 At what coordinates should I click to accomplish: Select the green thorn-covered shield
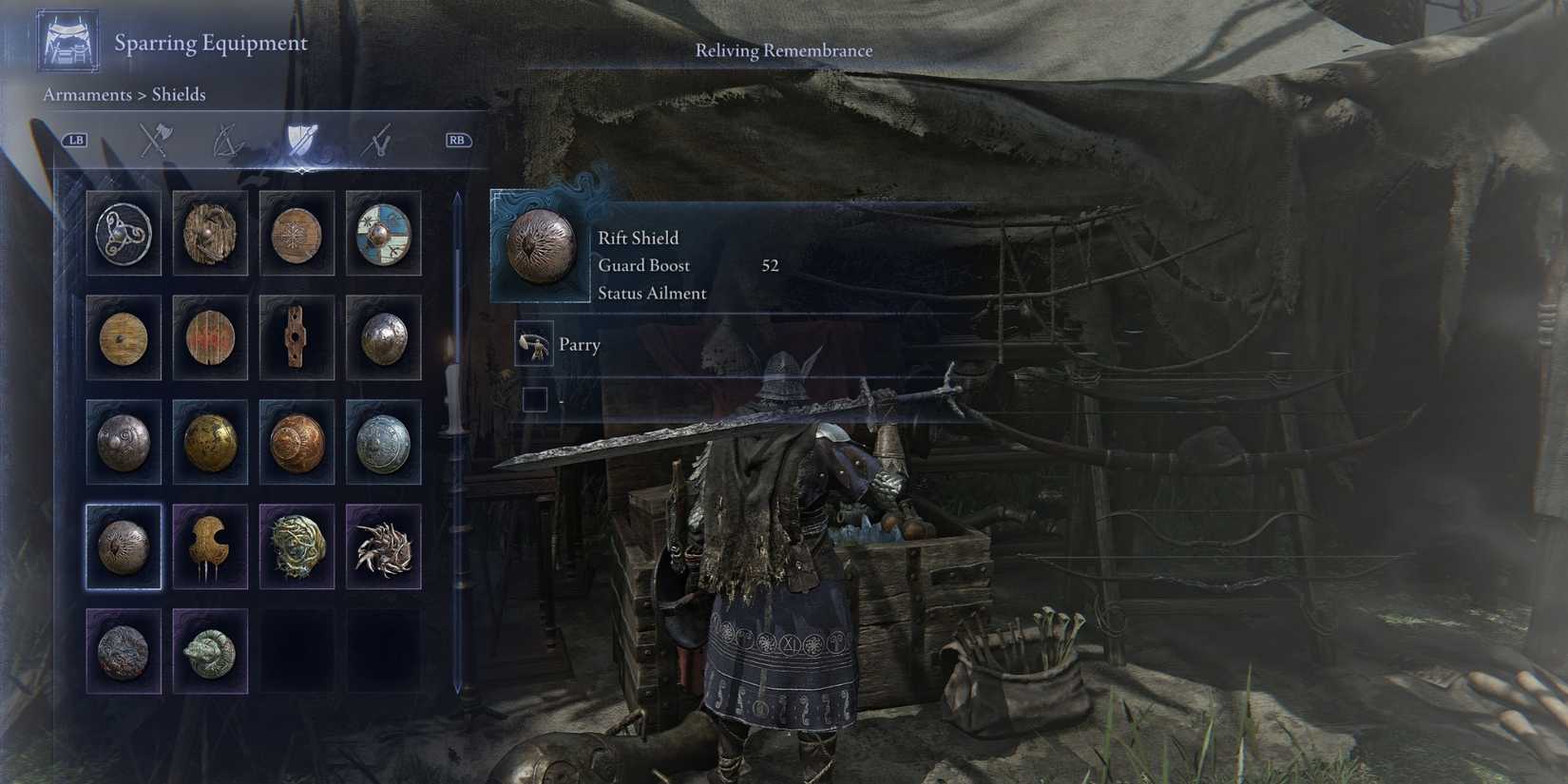click(x=296, y=546)
